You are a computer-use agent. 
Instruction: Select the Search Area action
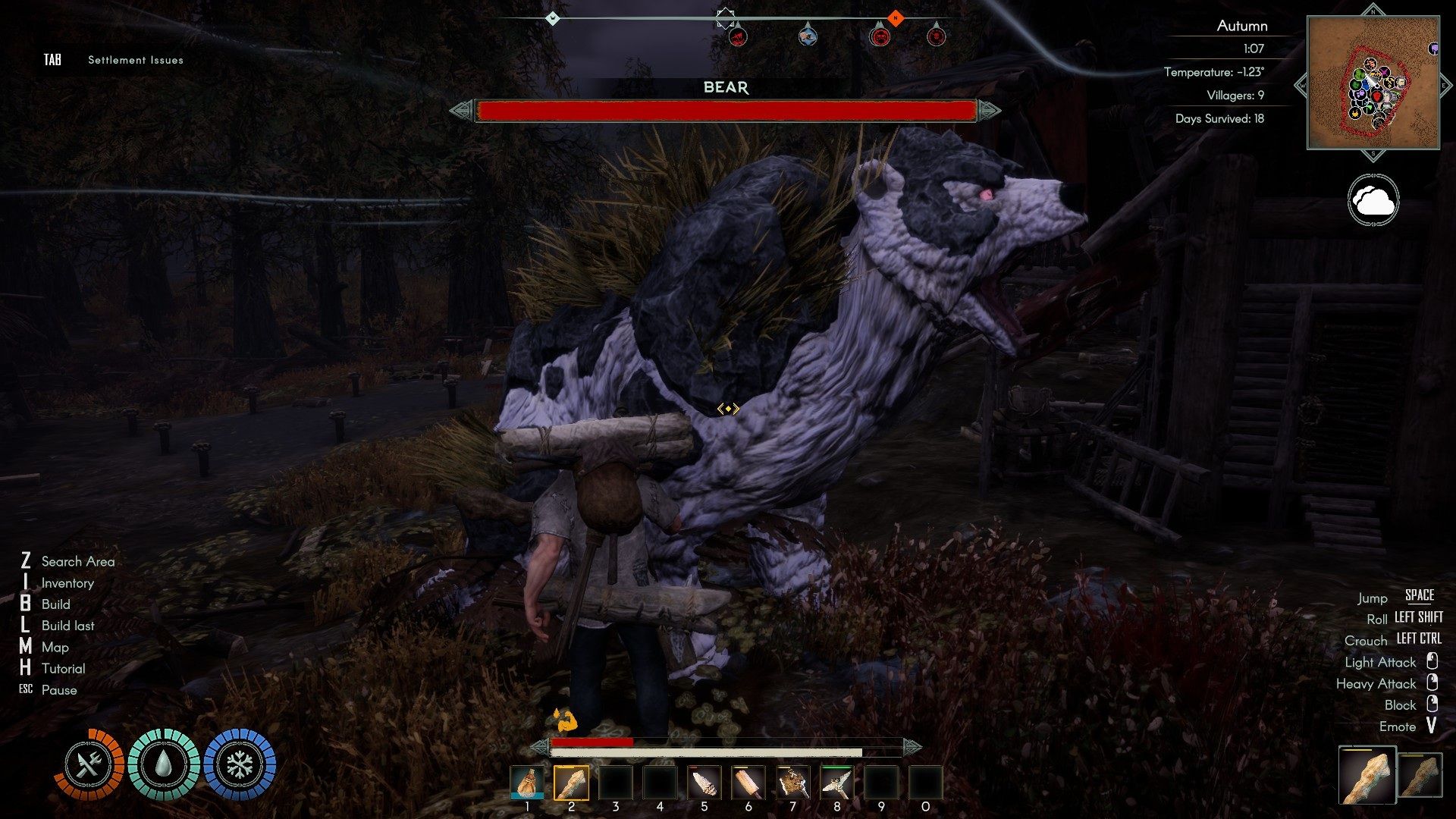(x=77, y=561)
